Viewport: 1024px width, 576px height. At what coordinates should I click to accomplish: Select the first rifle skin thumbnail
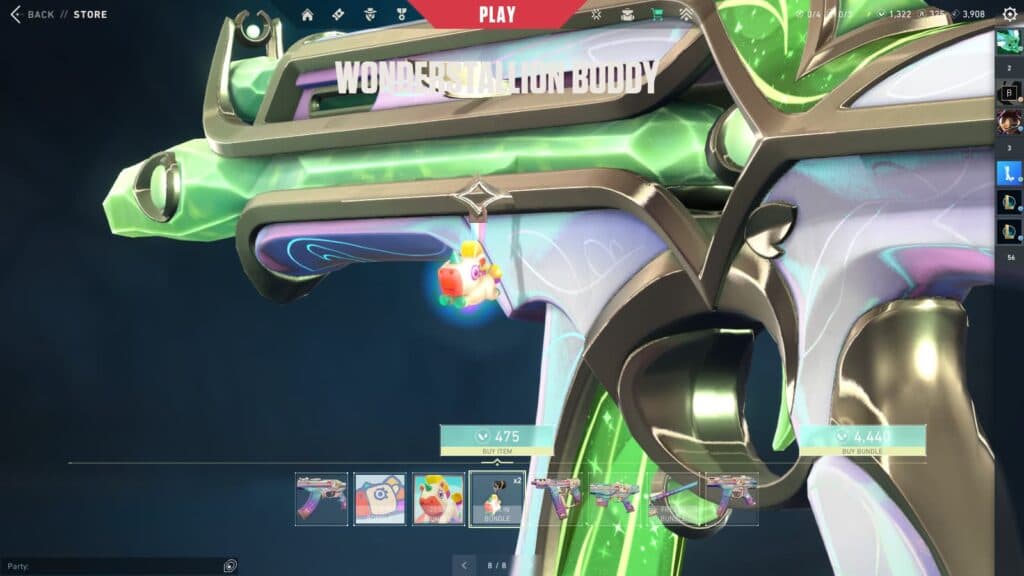point(322,499)
